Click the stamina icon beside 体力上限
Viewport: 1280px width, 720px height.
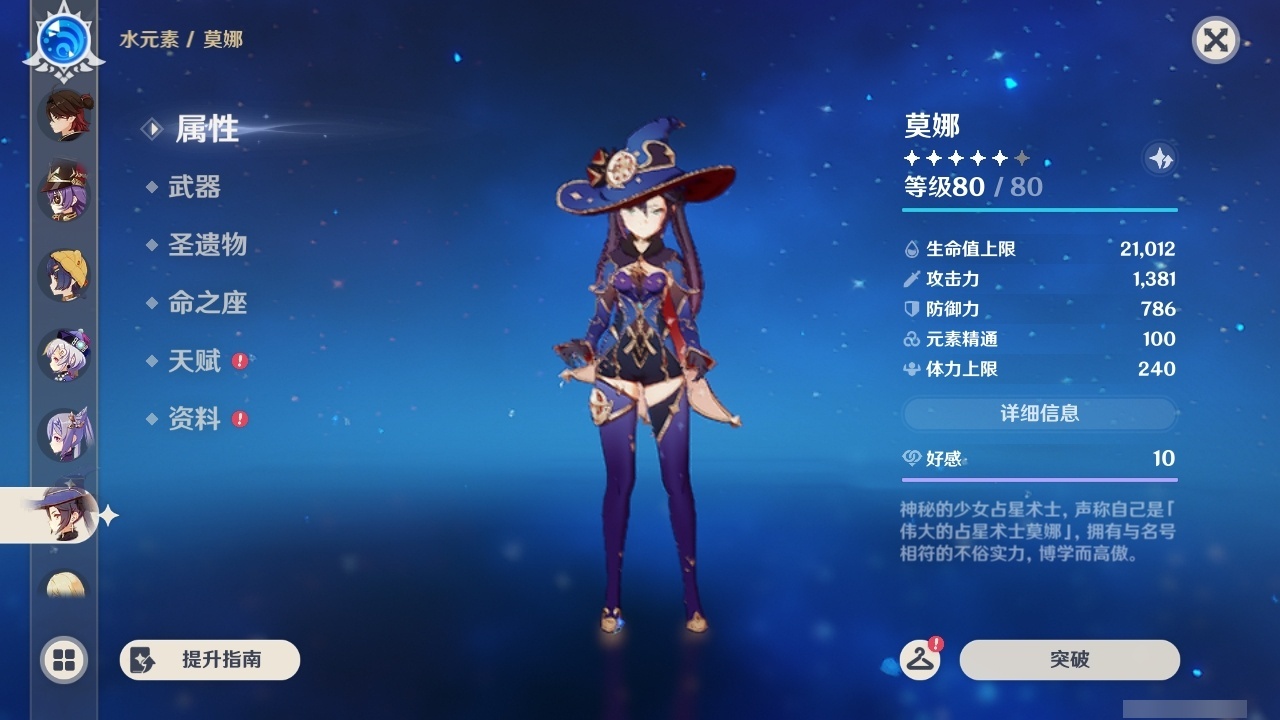910,369
